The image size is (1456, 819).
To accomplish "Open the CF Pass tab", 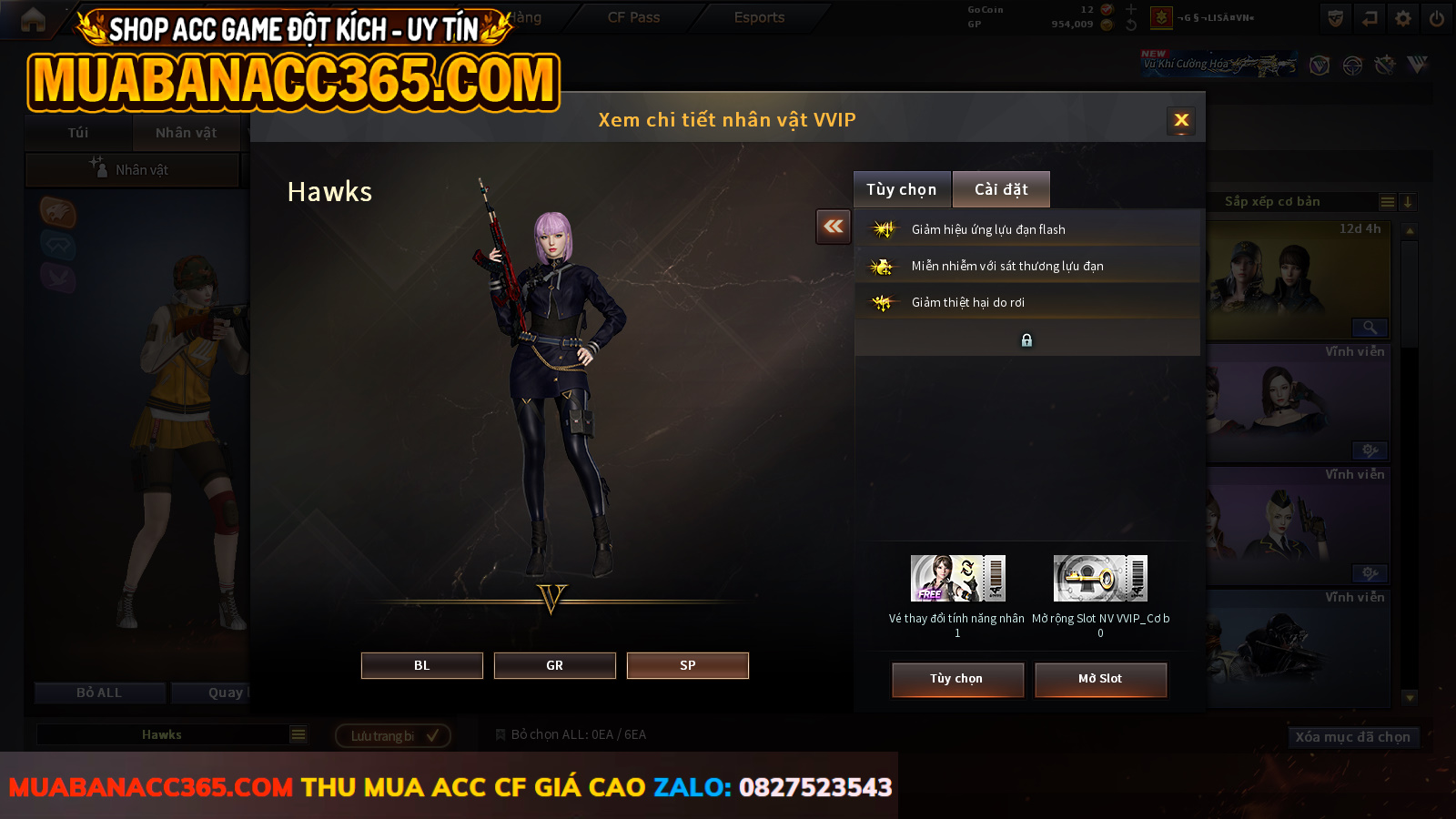I will (x=633, y=17).
